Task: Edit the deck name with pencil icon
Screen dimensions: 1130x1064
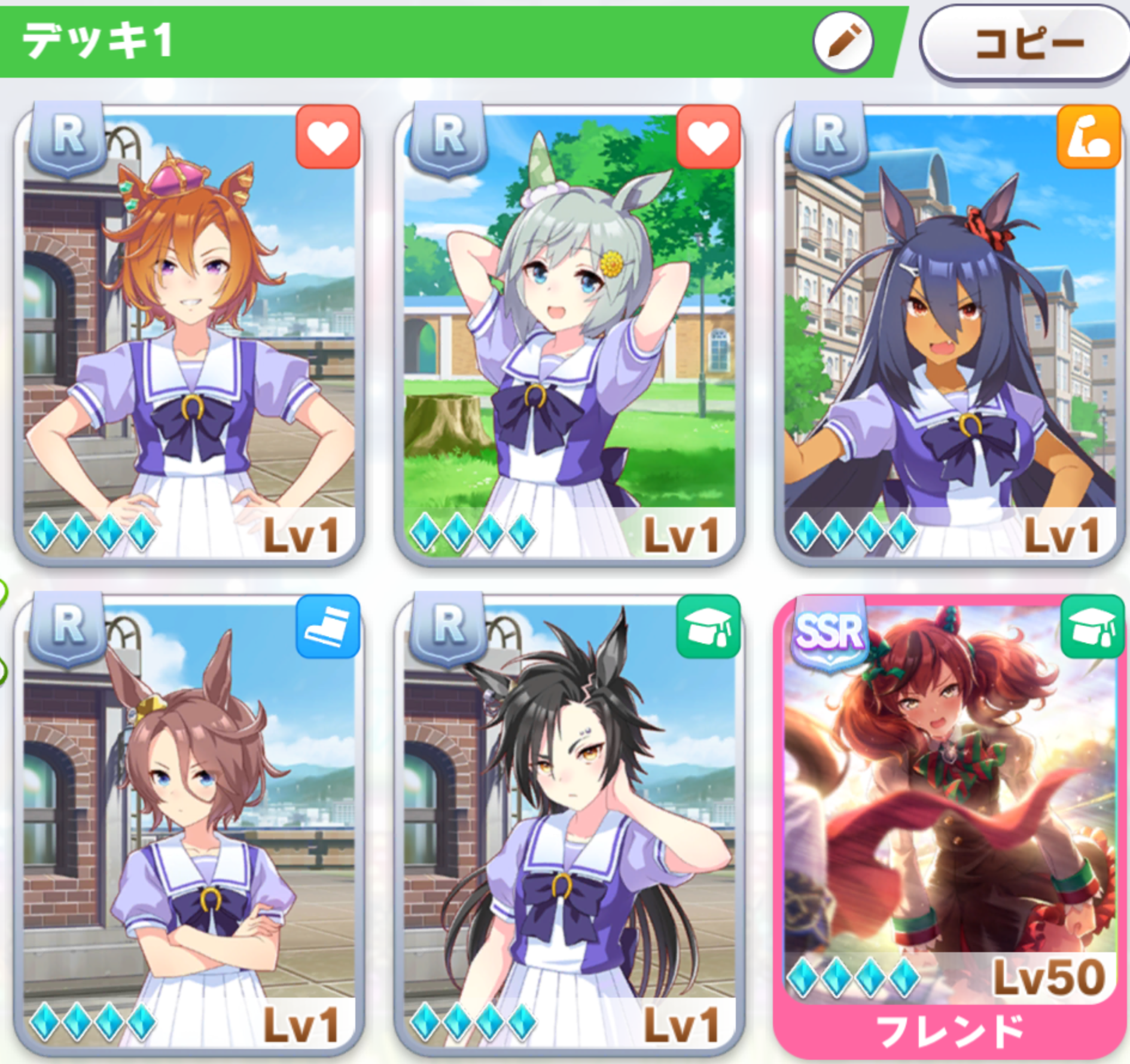Action: [x=843, y=41]
